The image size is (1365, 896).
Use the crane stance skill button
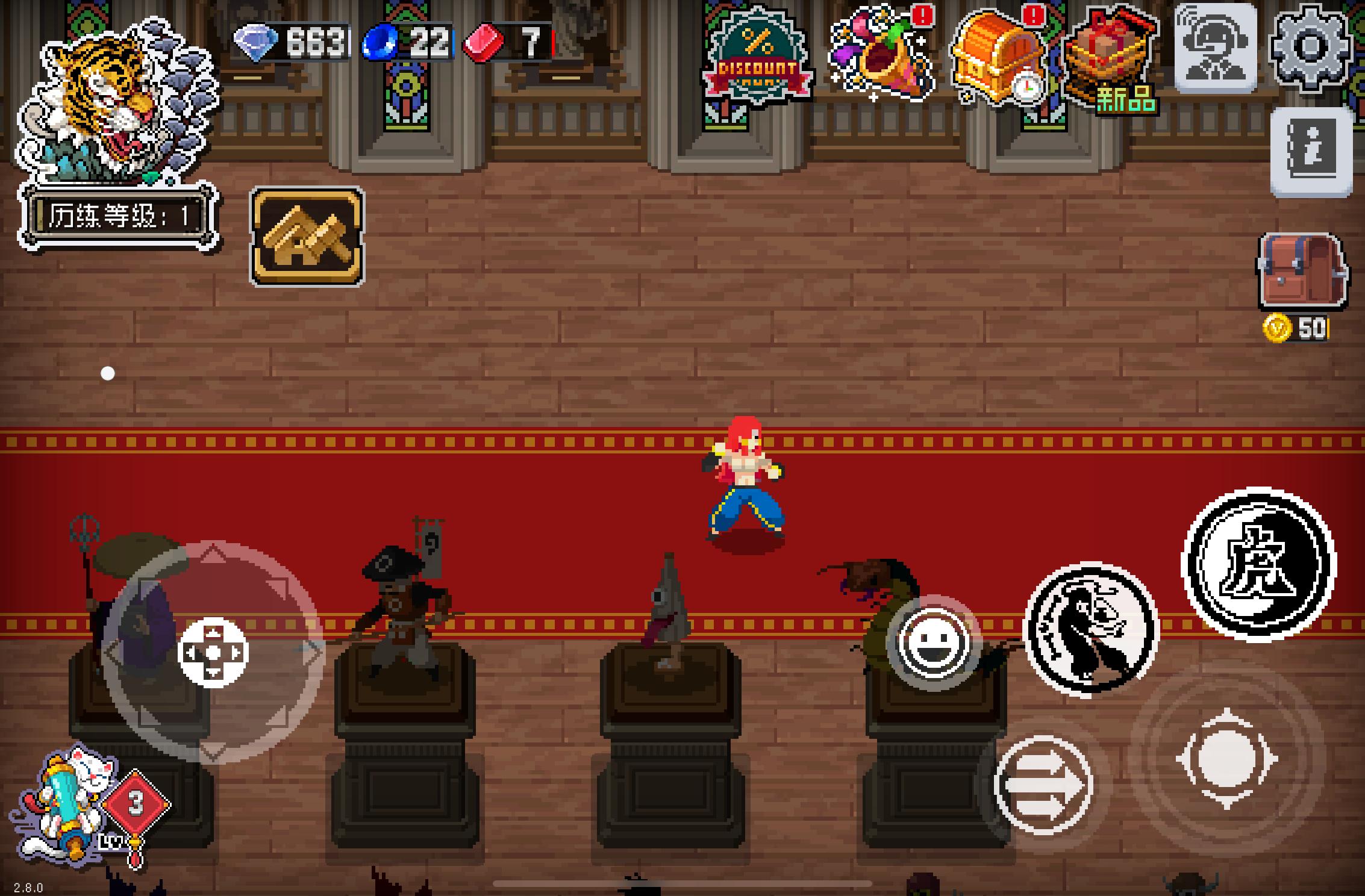[1090, 629]
